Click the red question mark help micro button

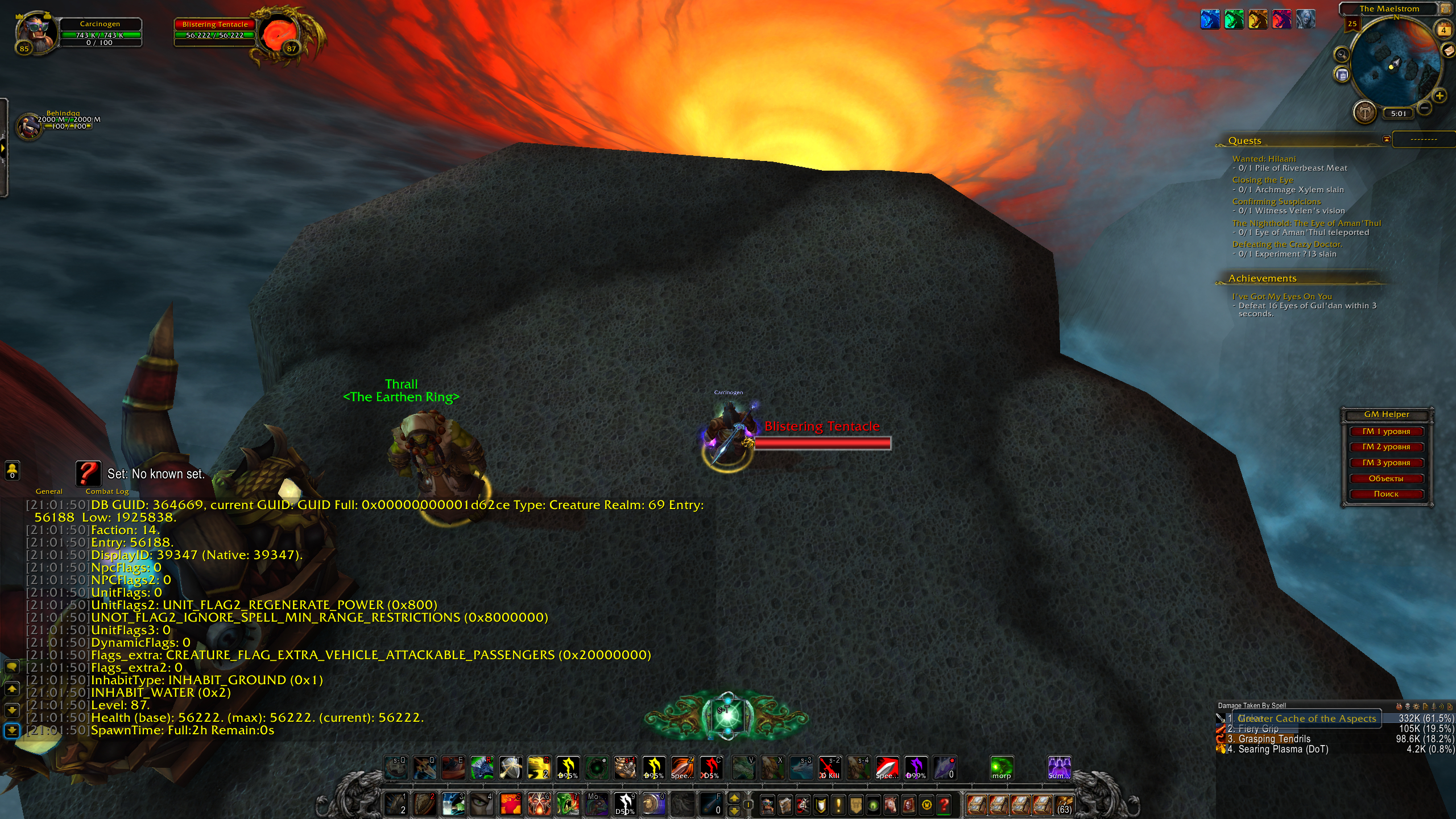944,805
